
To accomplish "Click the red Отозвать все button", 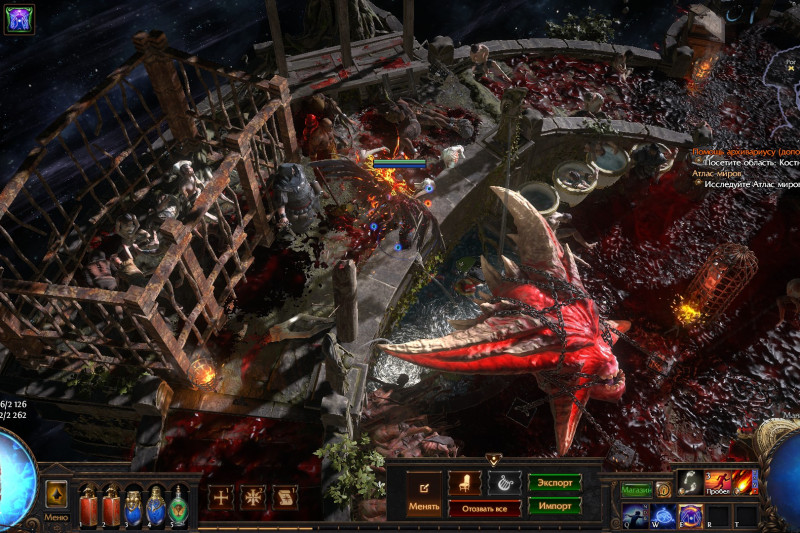I will [x=484, y=508].
